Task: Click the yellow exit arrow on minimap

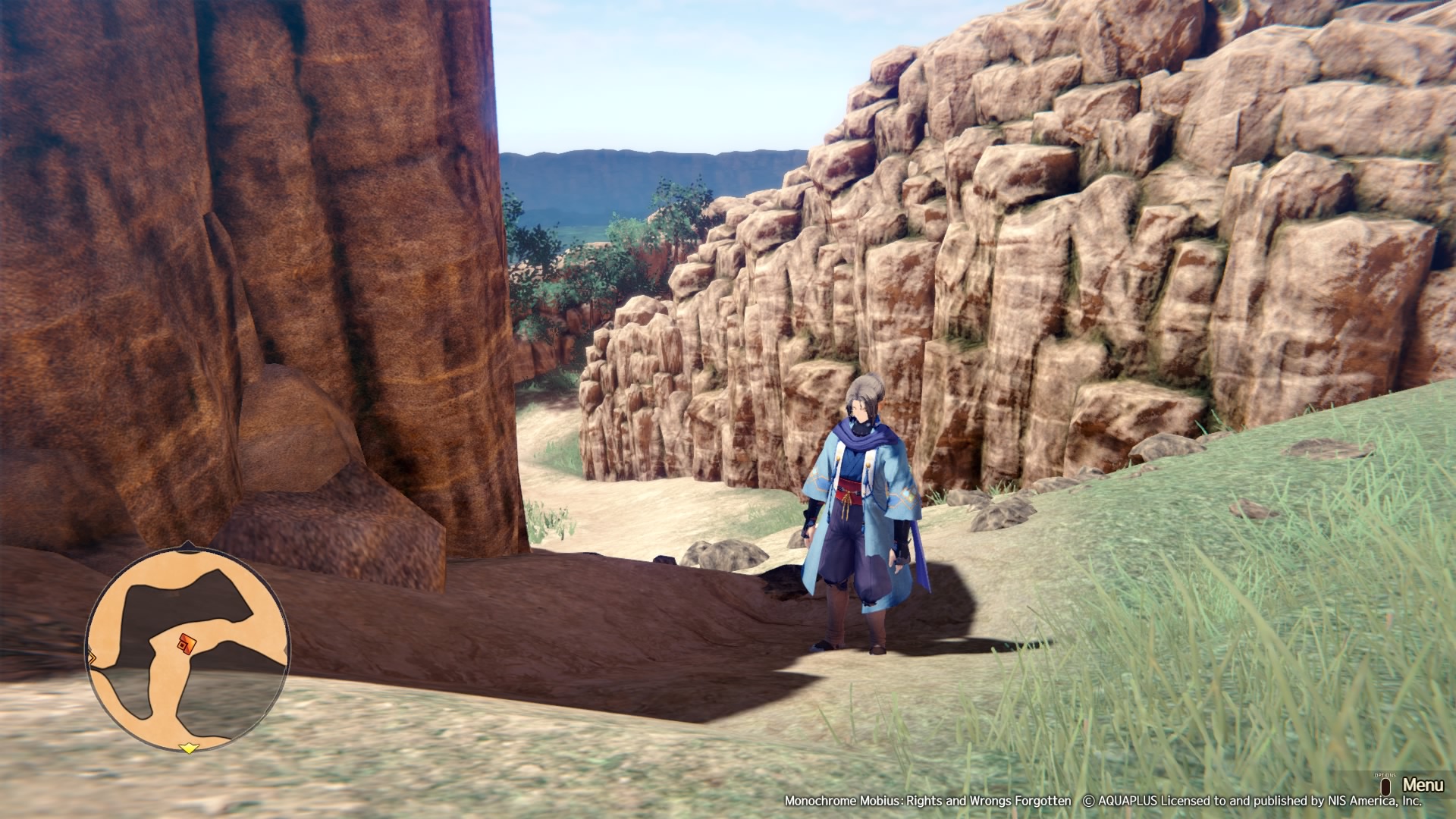Action: (188, 748)
